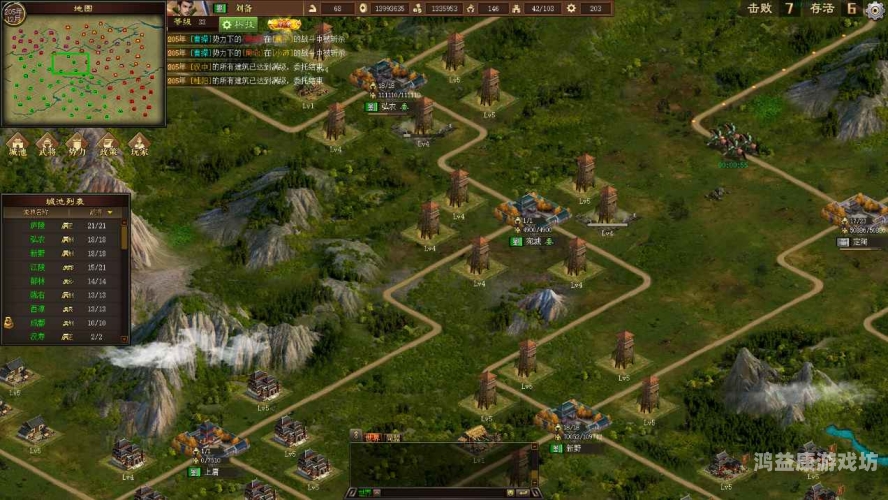This screenshot has height=500, width=888.
Task: Select 成都 in the city list
Action: tap(38, 324)
